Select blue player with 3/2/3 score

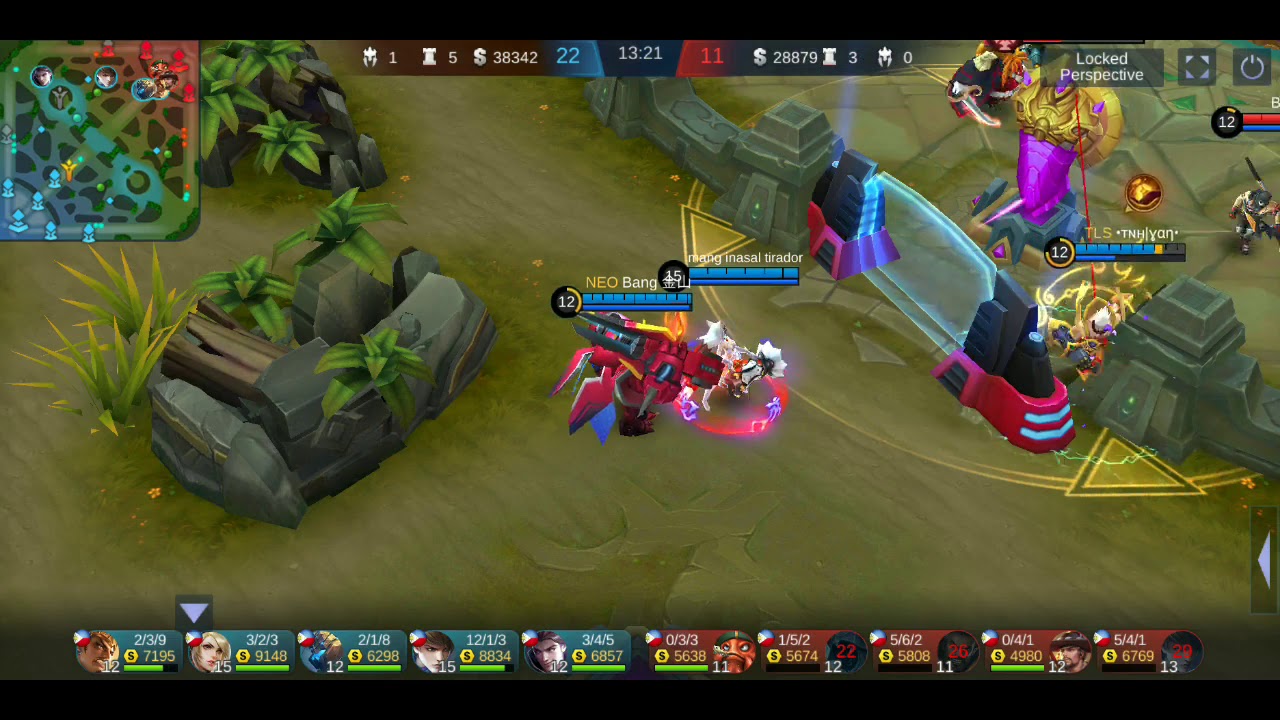[x=242, y=651]
